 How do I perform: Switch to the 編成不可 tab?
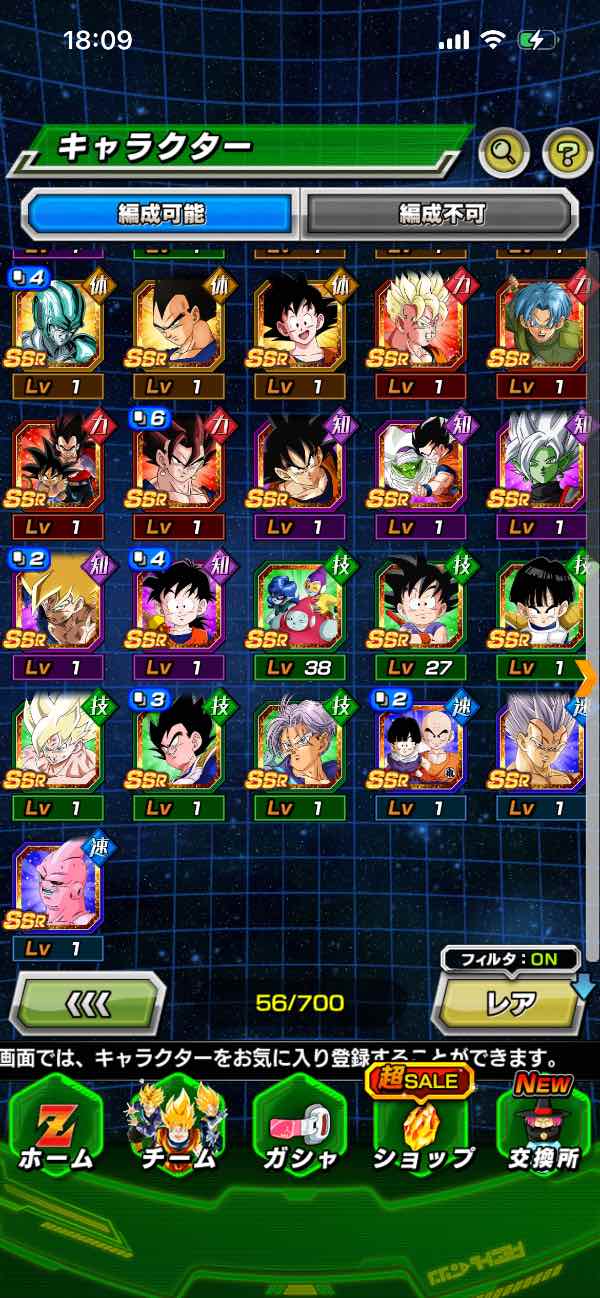[441, 214]
